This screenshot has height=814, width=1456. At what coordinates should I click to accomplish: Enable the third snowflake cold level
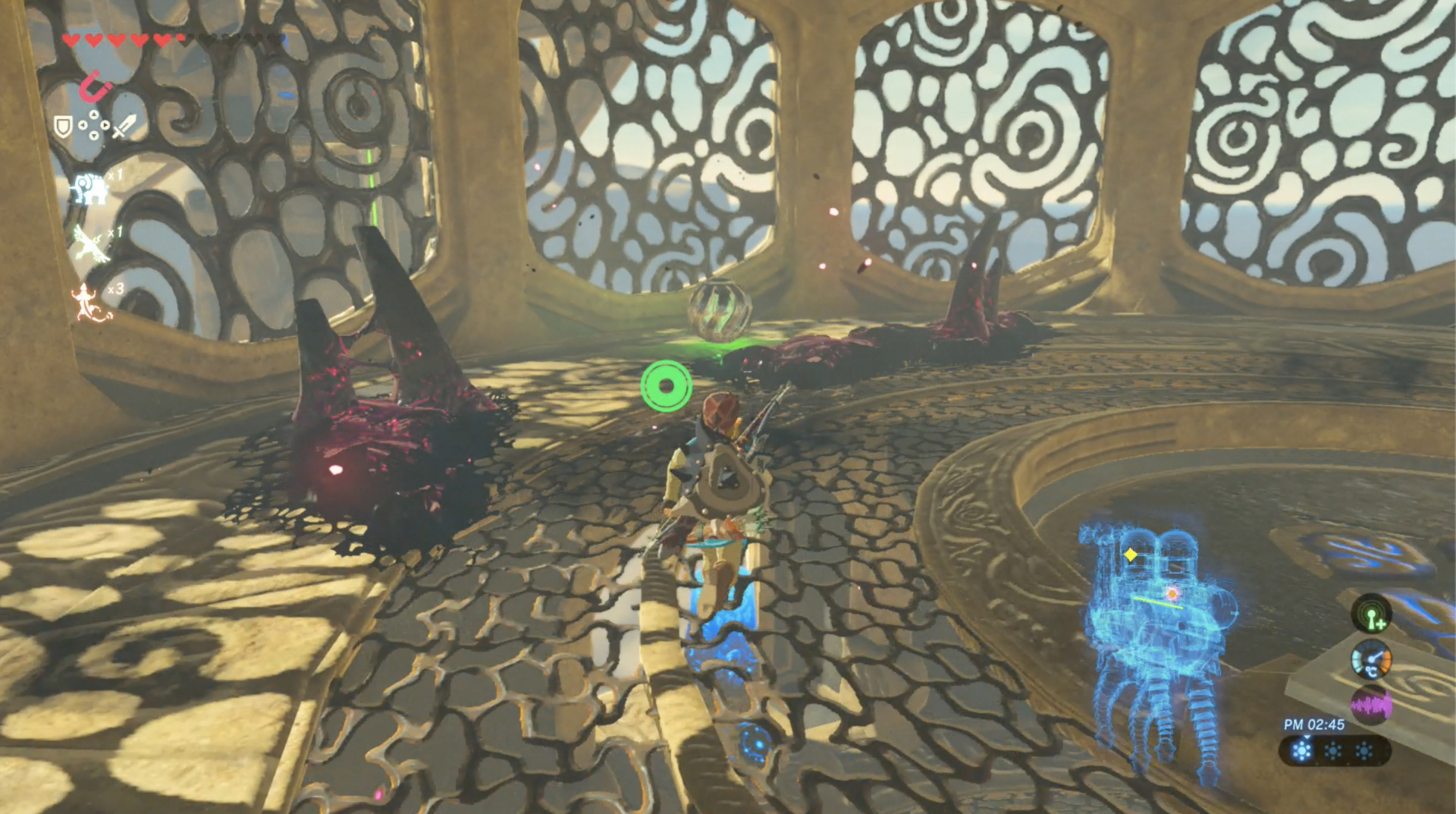[1363, 750]
